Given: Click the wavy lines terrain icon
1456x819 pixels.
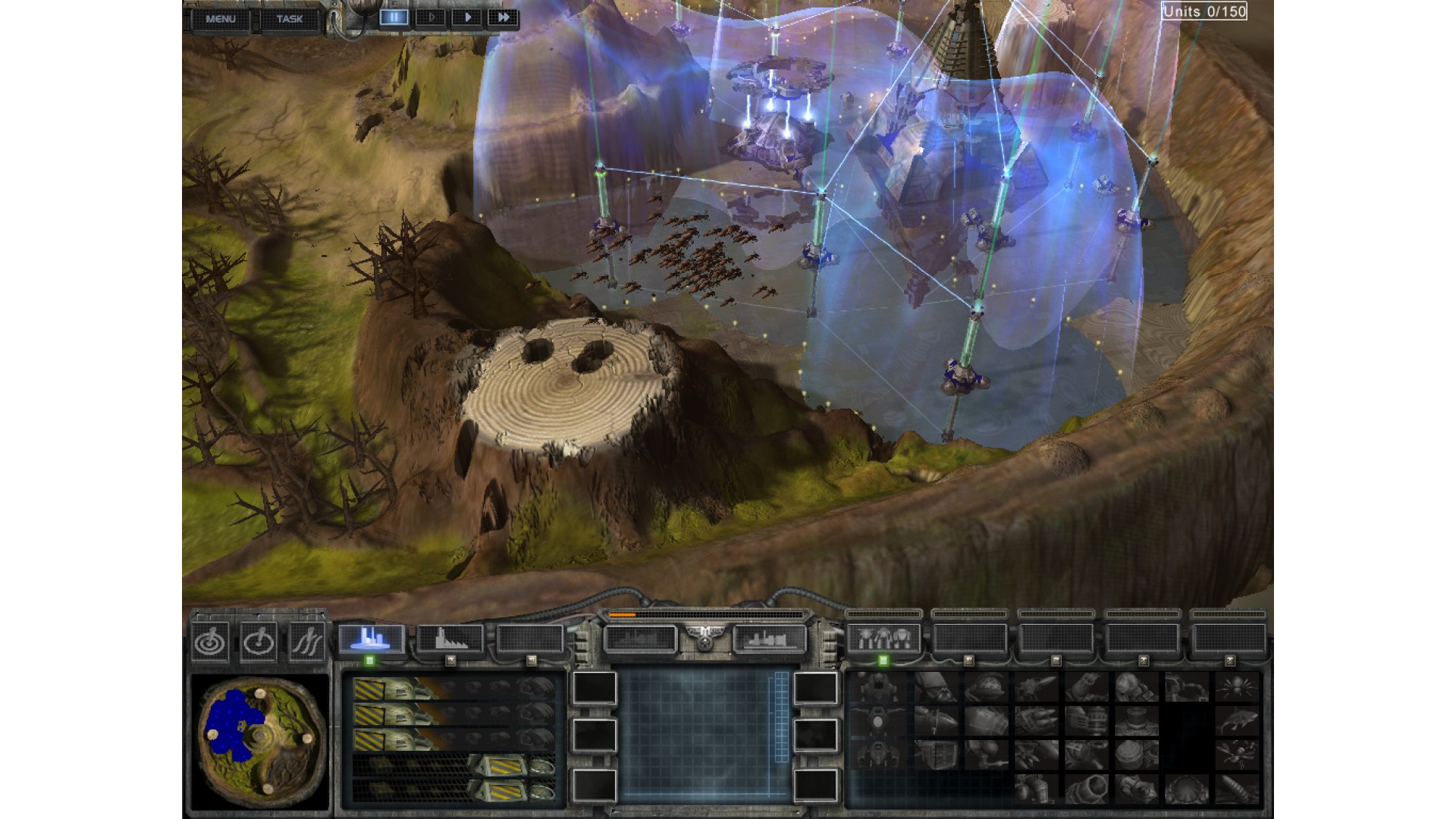Looking at the screenshot, I should [306, 642].
